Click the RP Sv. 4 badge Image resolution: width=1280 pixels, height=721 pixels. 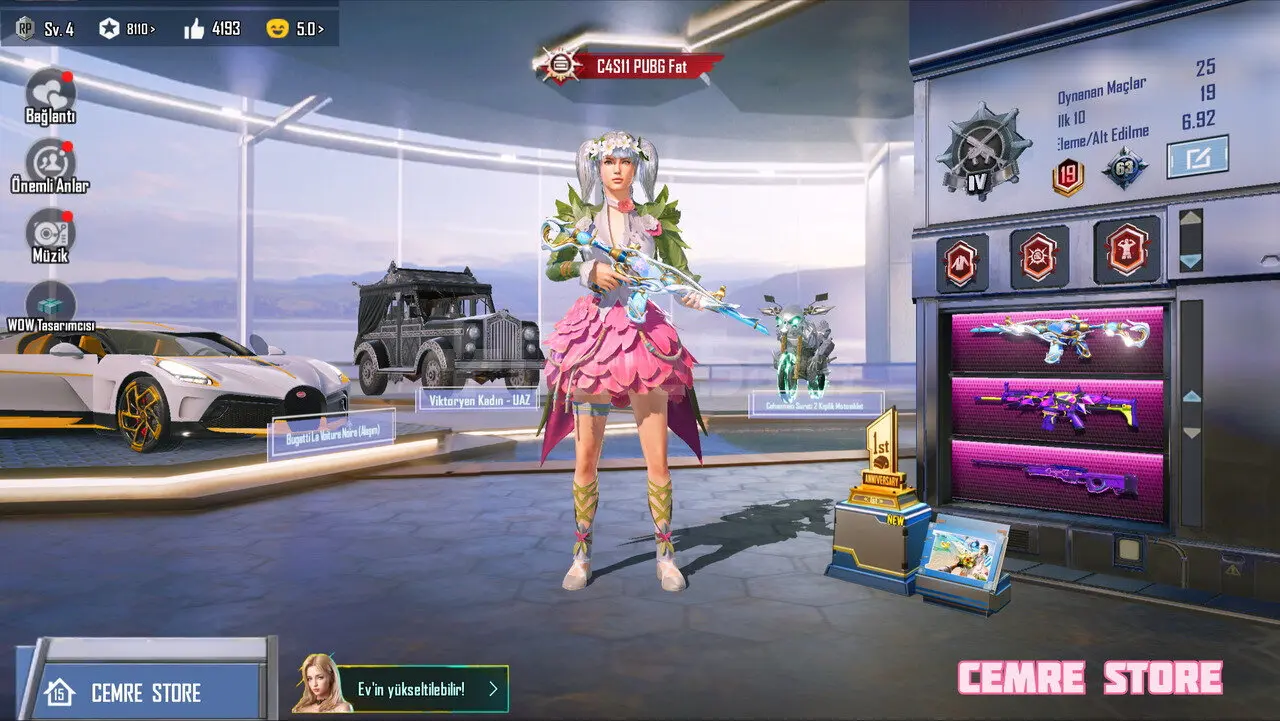pyautogui.click(x=44, y=28)
